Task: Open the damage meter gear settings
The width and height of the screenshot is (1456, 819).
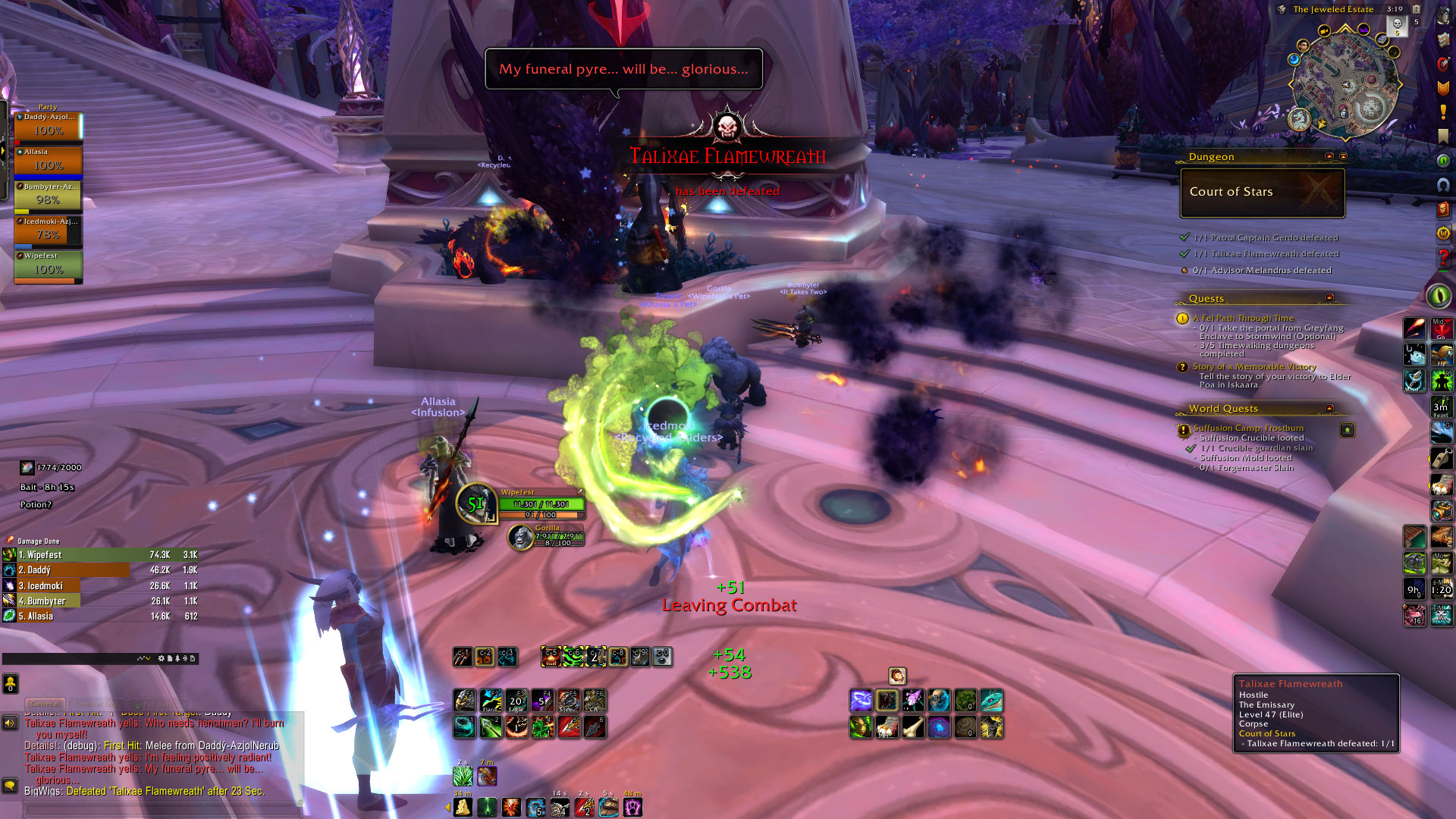Action: [x=162, y=658]
